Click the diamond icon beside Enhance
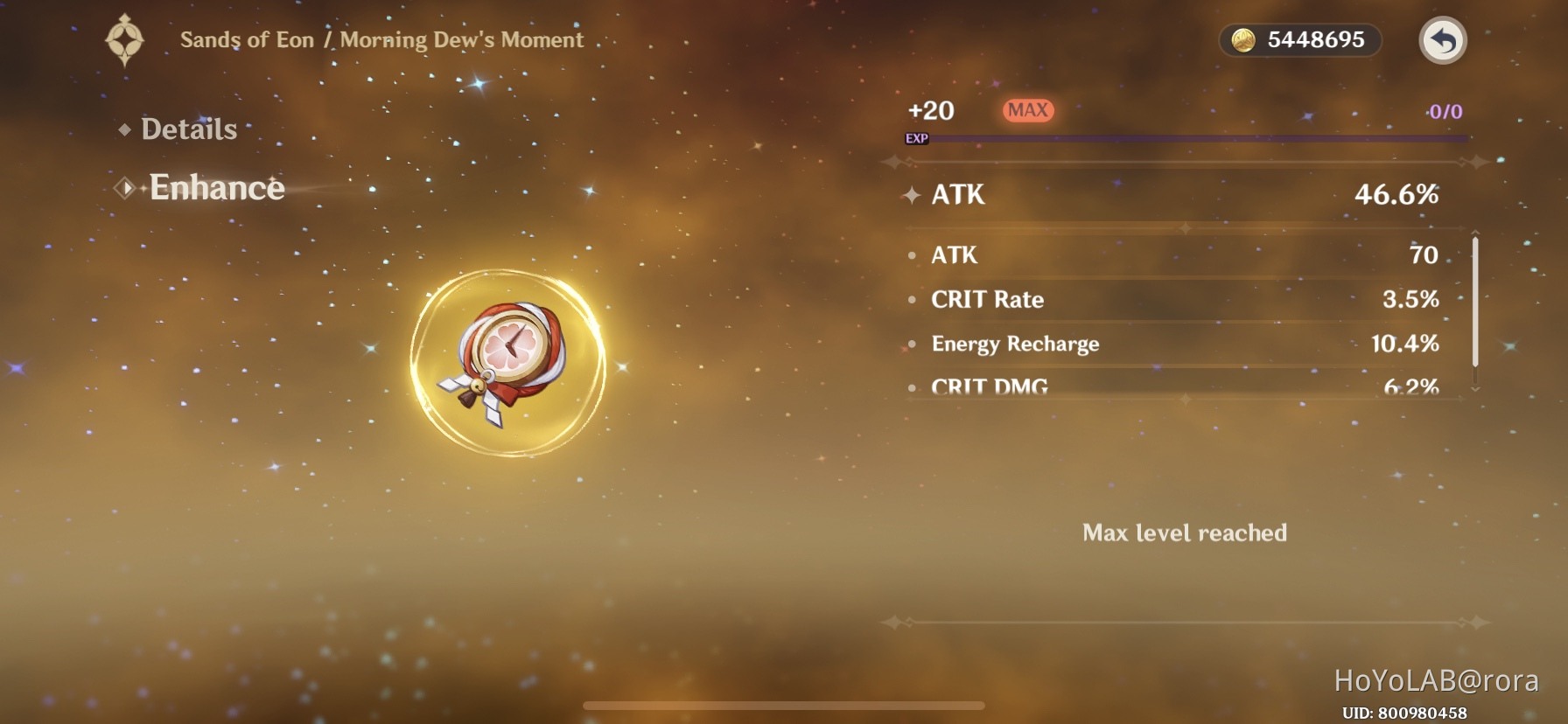Image resolution: width=1568 pixels, height=724 pixels. 125,188
